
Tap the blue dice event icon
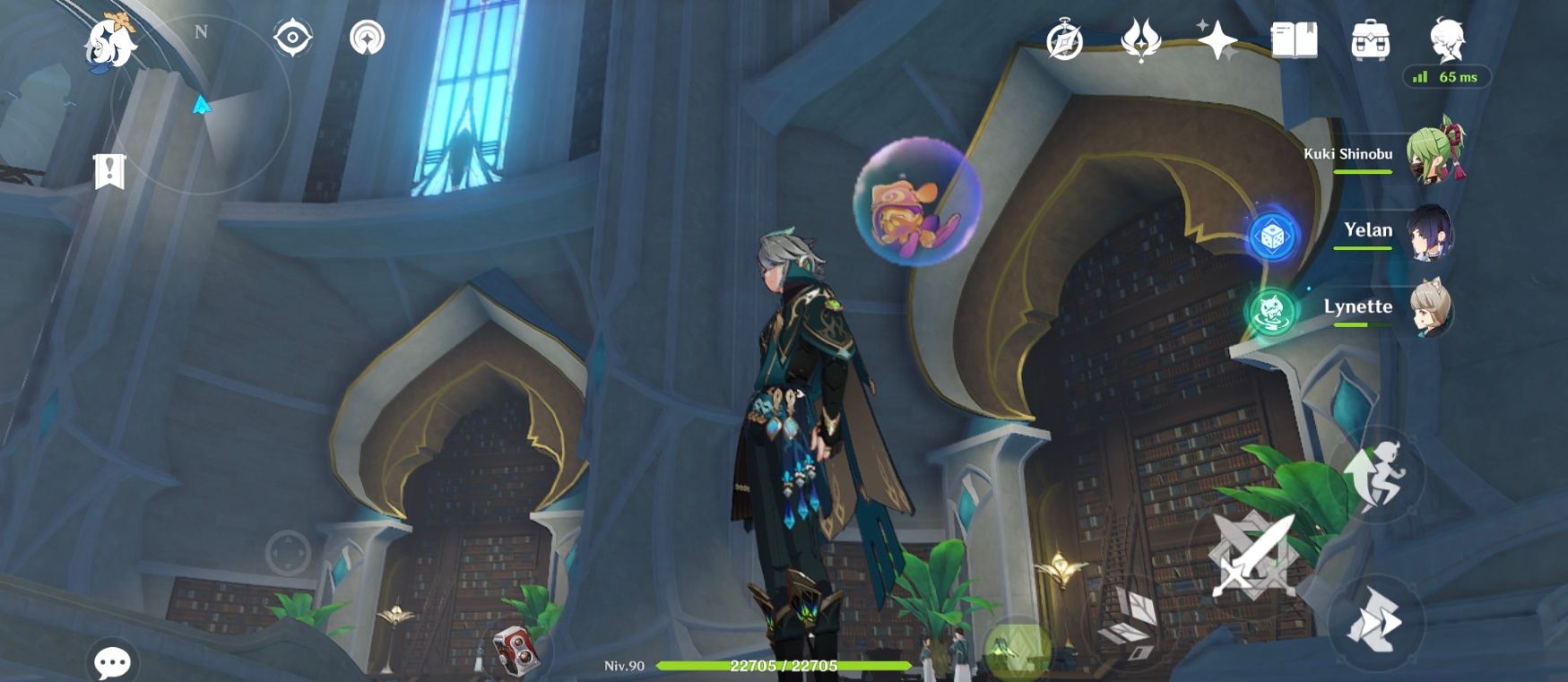1271,237
